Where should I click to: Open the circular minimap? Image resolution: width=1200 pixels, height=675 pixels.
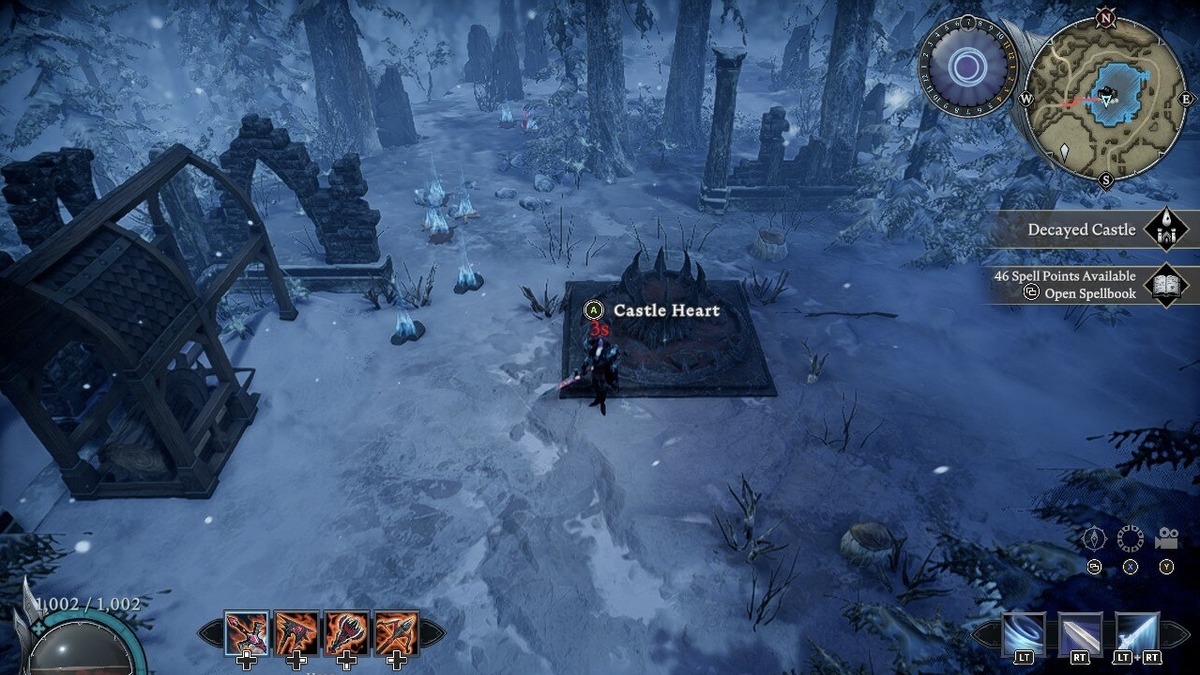coord(1105,97)
